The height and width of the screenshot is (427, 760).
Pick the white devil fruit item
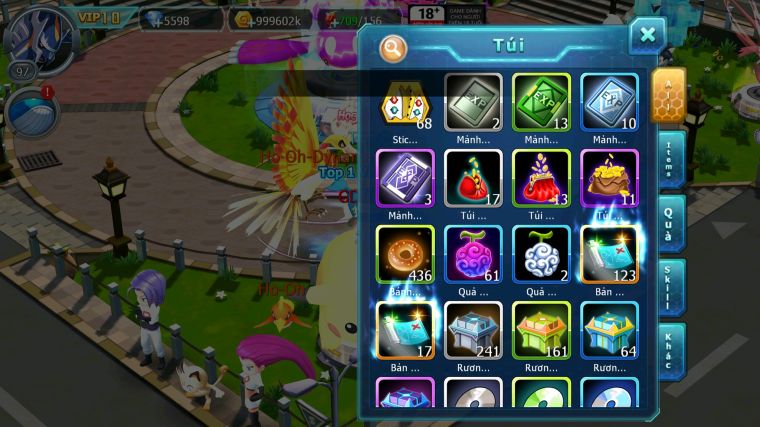[541, 253]
